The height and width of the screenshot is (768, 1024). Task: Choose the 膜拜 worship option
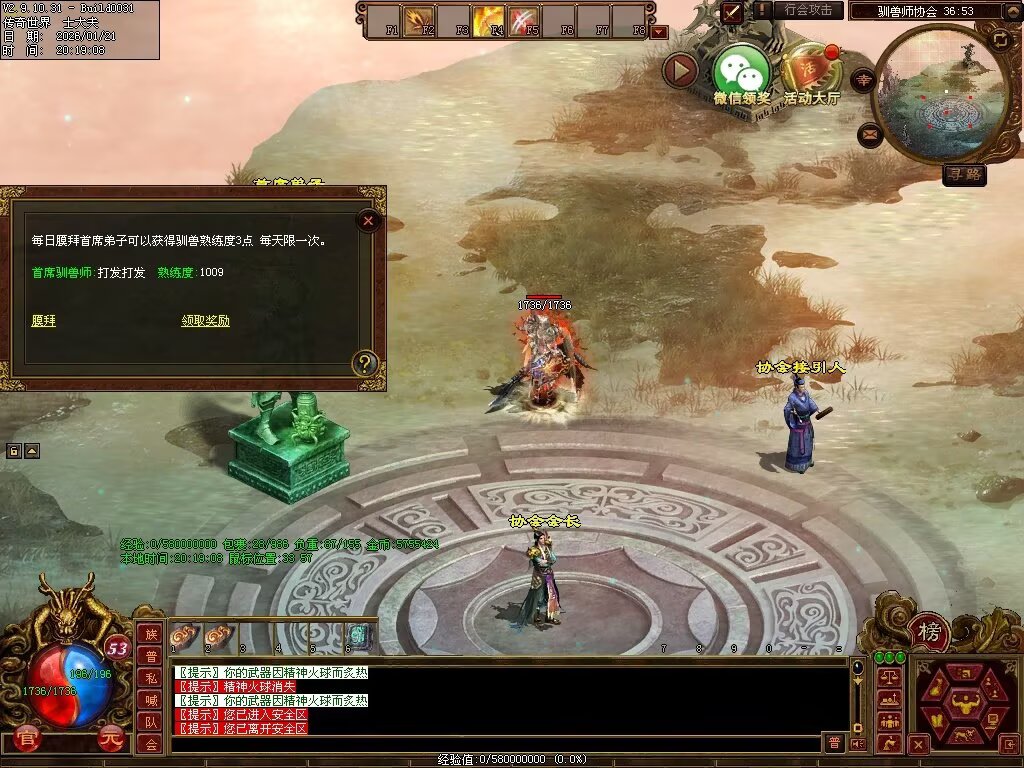pyautogui.click(x=43, y=321)
